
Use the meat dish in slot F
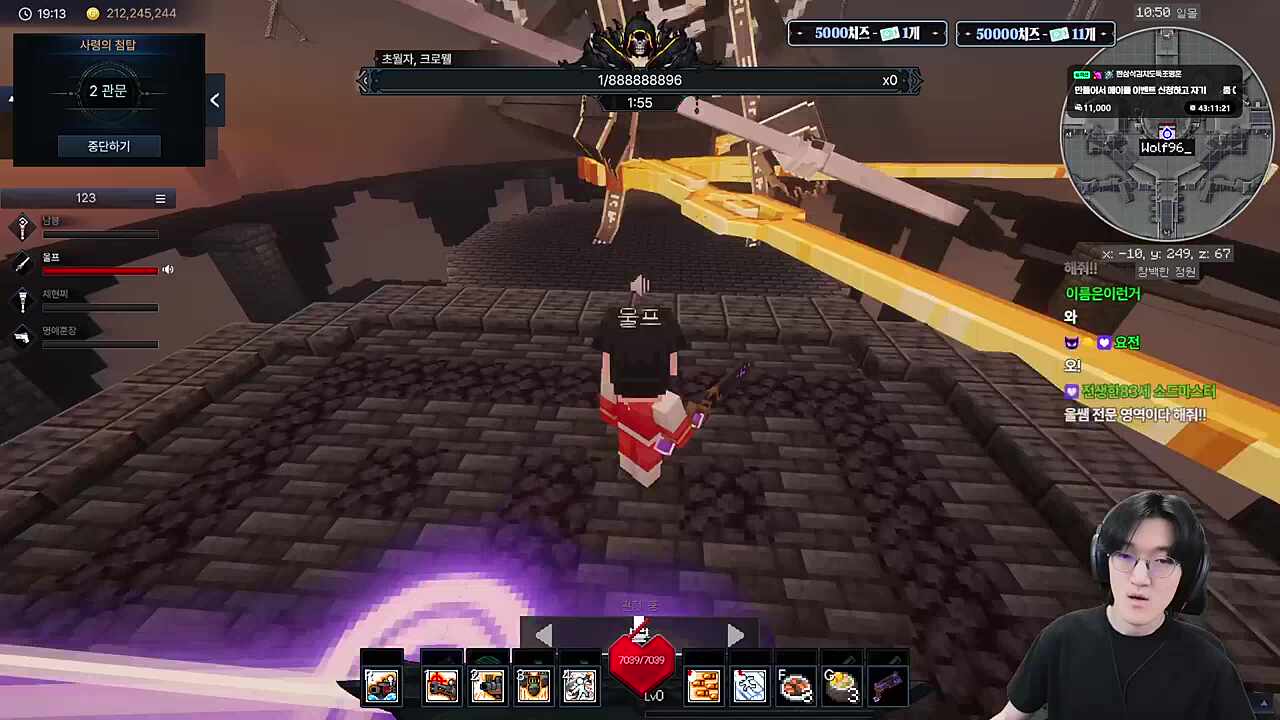(x=795, y=686)
